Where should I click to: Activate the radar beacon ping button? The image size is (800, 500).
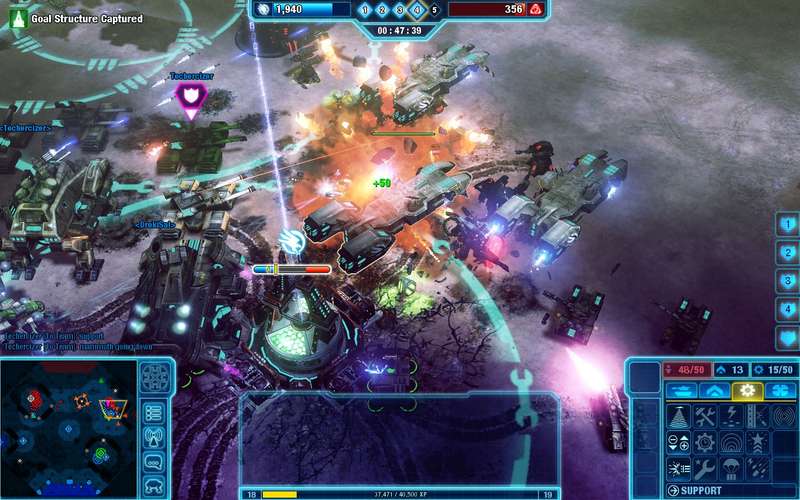tap(154, 437)
